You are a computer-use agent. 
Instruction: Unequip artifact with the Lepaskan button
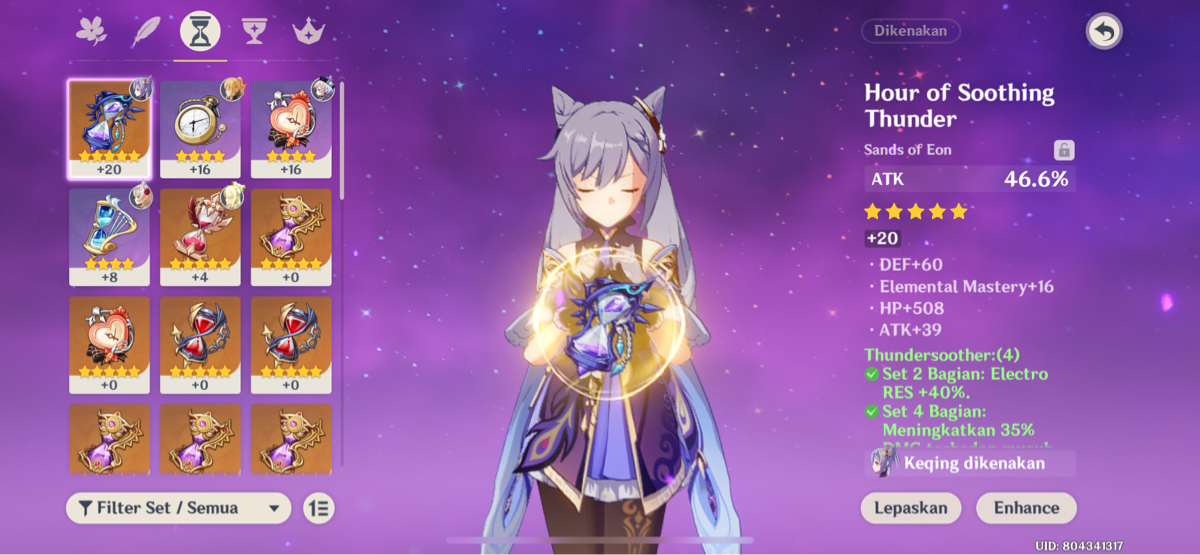[x=910, y=508]
